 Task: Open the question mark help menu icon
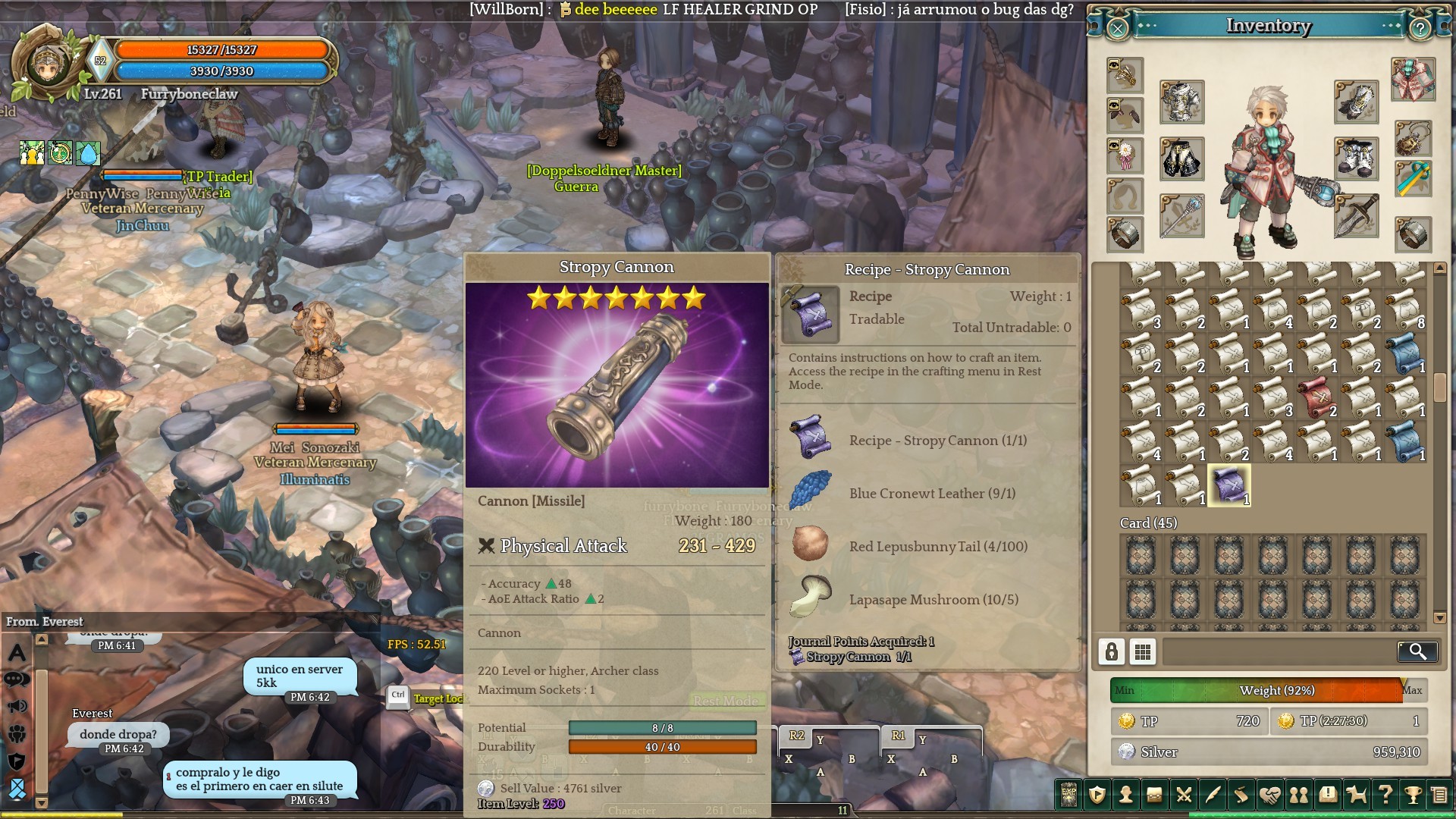pos(1385,795)
